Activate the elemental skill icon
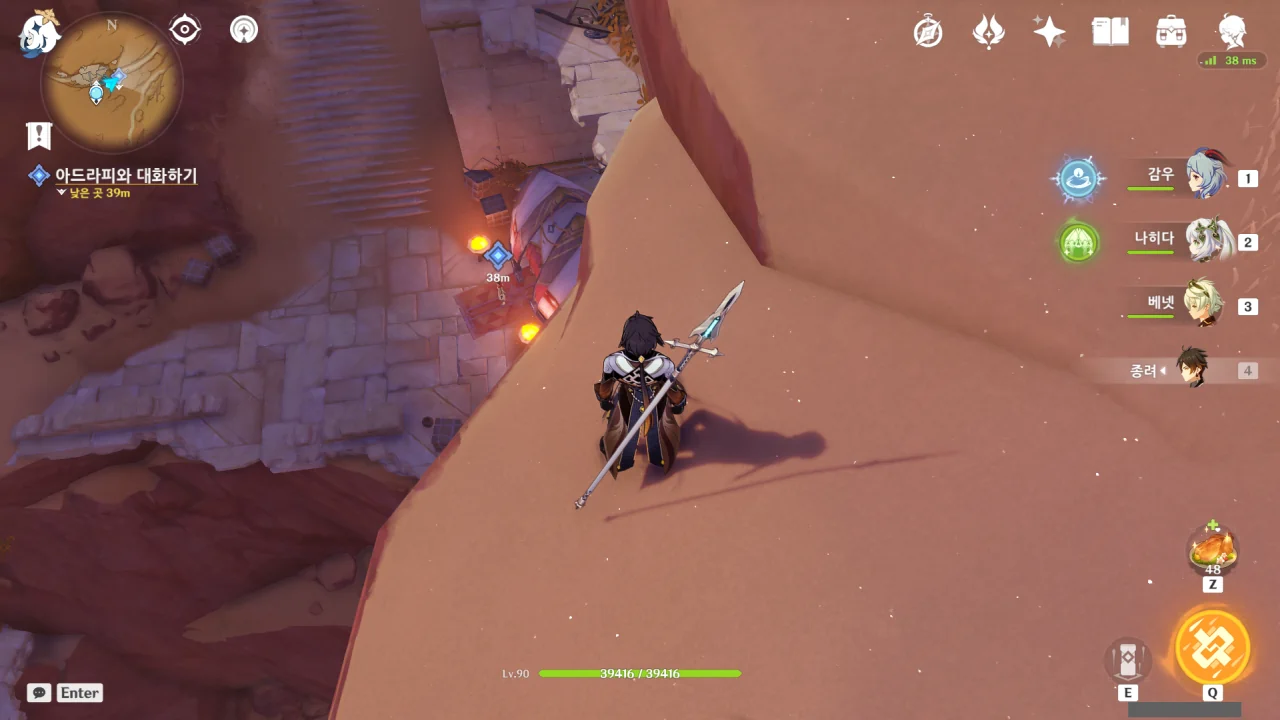This screenshot has height=720, width=1280. tap(1128, 661)
